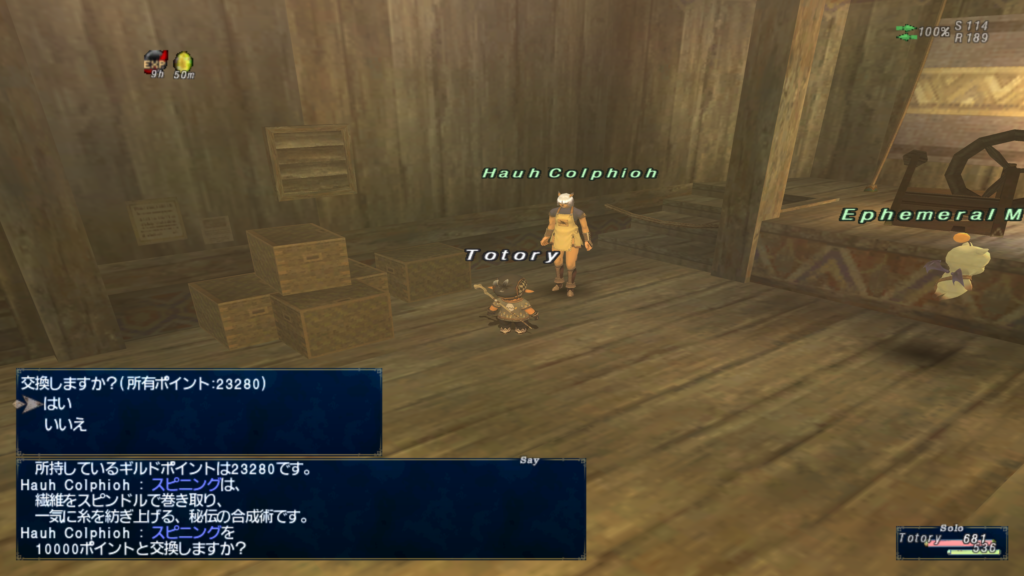The width and height of the screenshot is (1024, 576).
Task: Click the EXP bonus status icon
Action: [x=154, y=63]
